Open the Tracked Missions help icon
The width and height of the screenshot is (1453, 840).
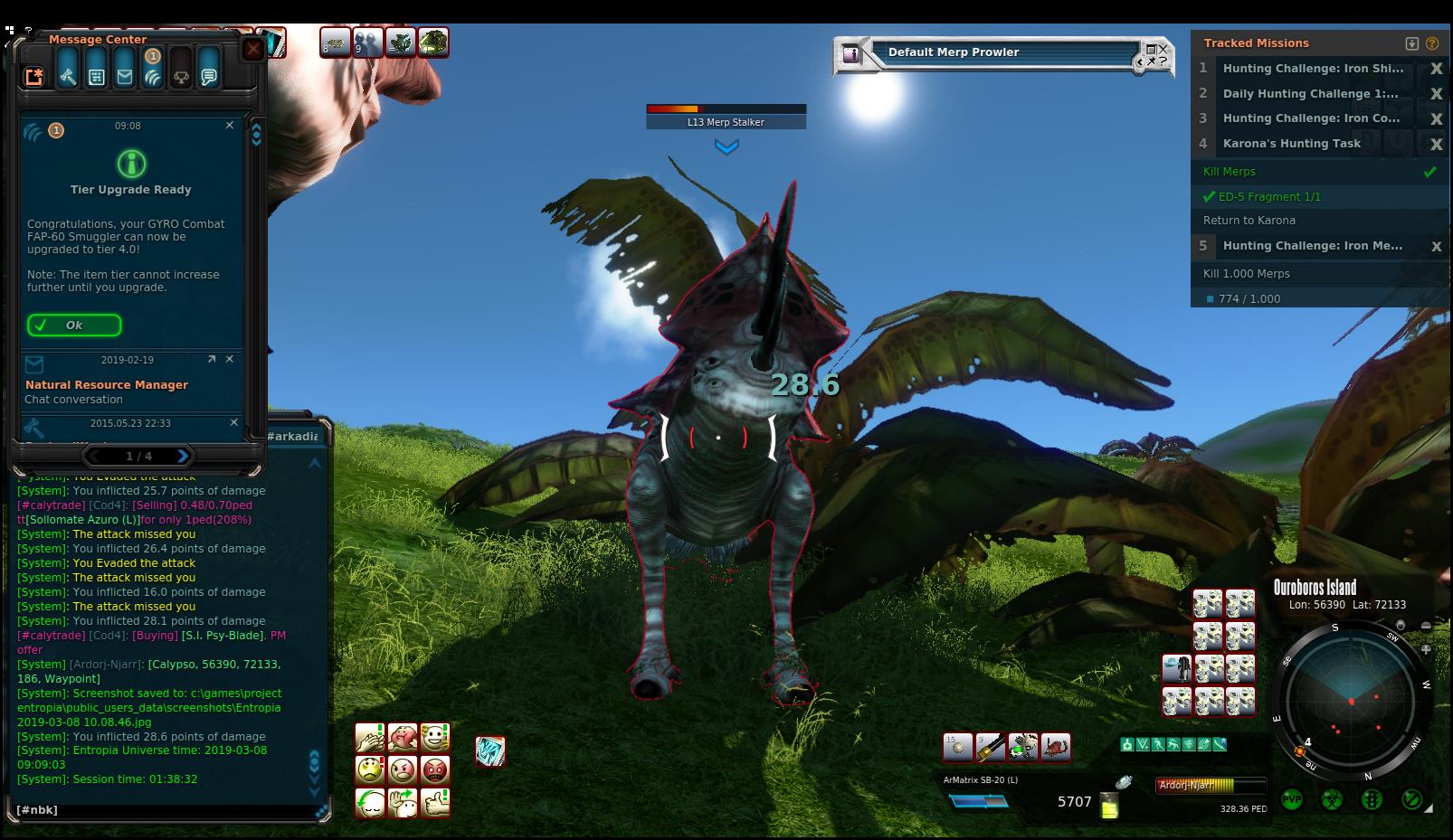1432,43
